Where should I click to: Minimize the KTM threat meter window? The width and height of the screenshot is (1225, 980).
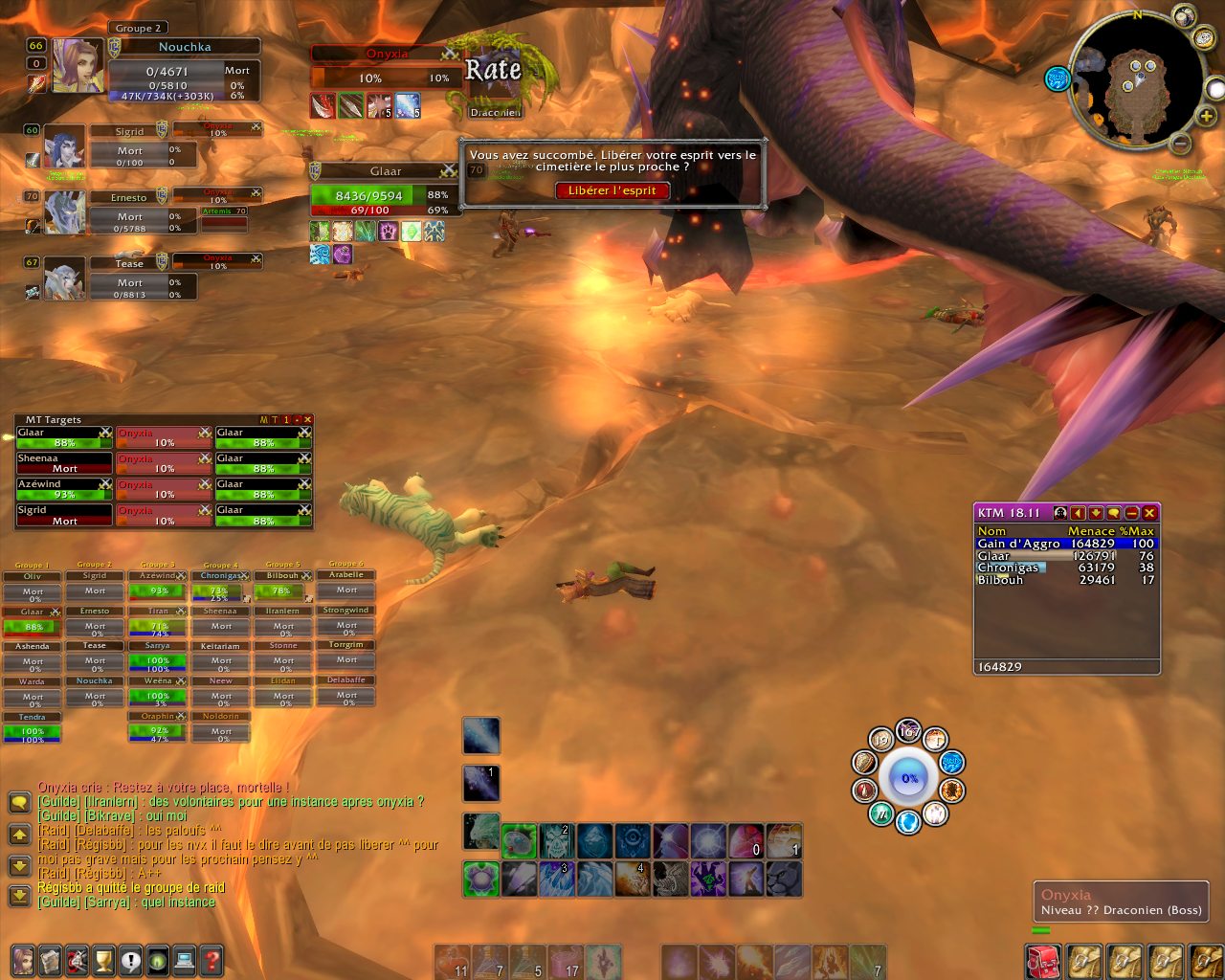1131,513
